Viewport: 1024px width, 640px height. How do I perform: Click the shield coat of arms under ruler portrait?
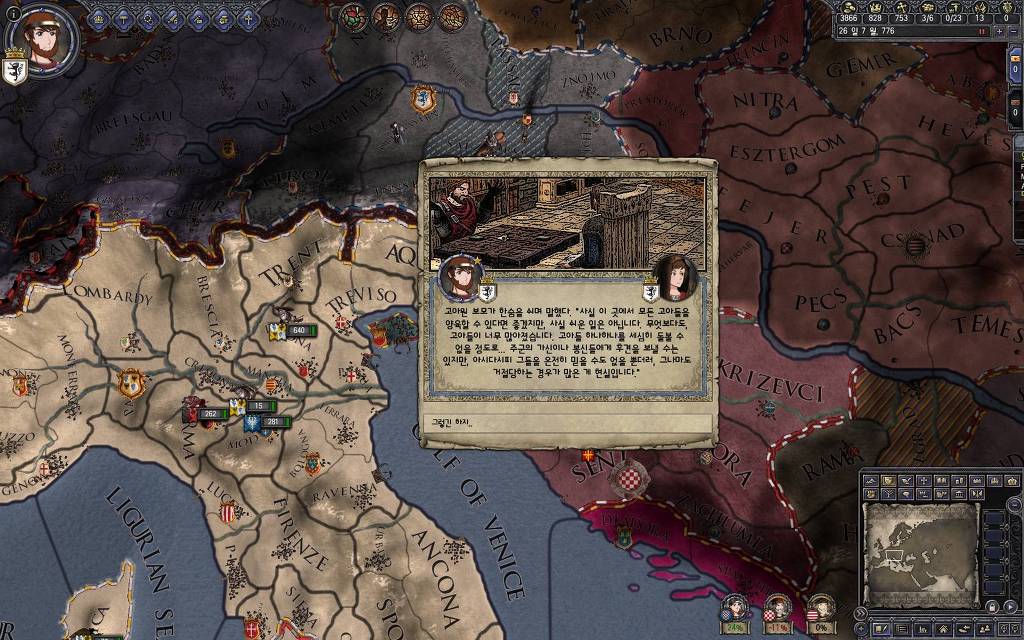click(14, 71)
